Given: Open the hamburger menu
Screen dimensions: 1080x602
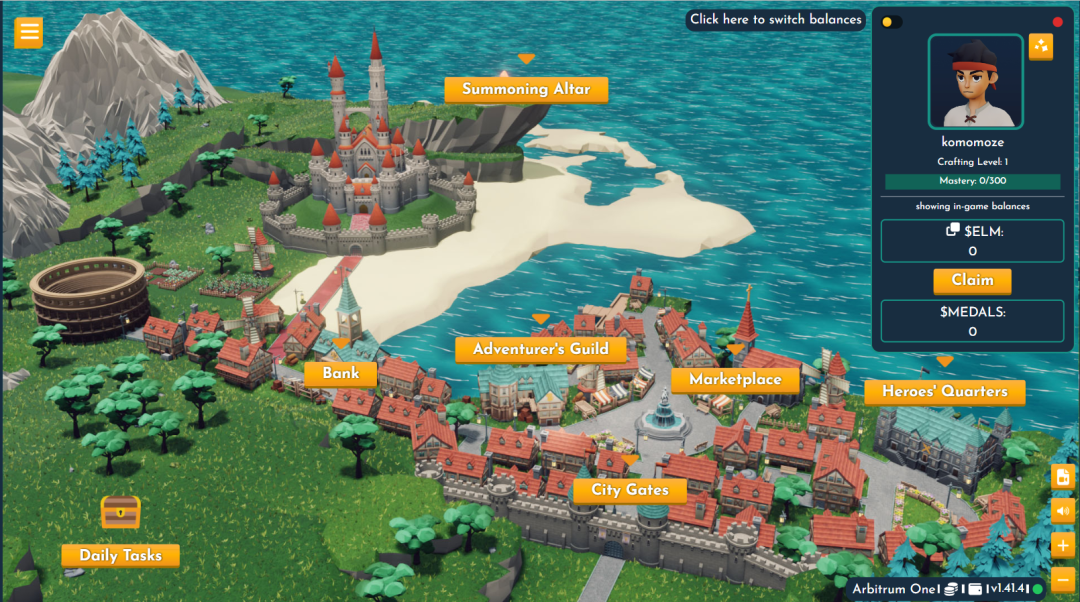Looking at the screenshot, I should click(x=28, y=32).
